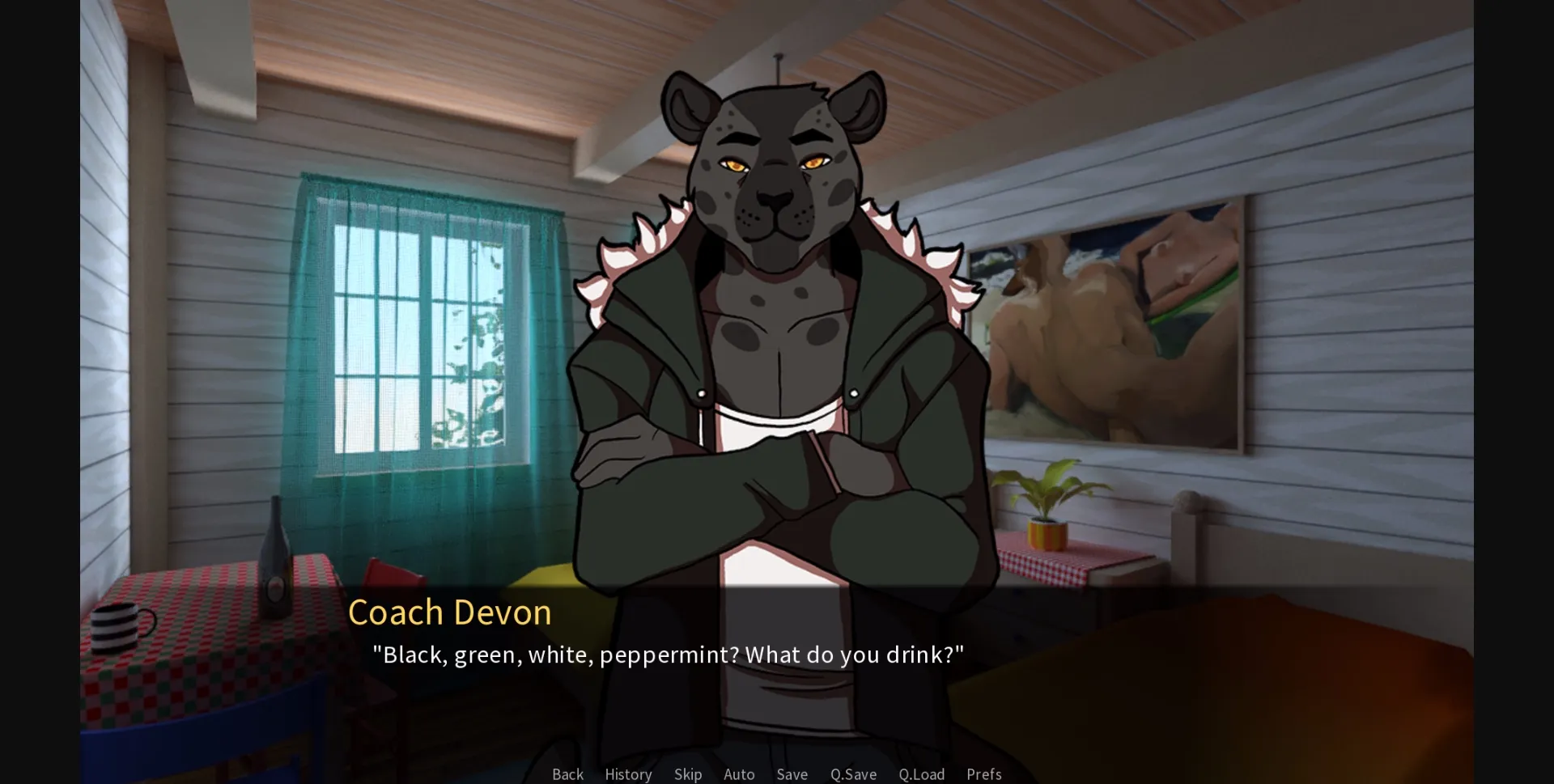Perform a Quick Save
This screenshot has height=784, width=1554.
point(852,774)
